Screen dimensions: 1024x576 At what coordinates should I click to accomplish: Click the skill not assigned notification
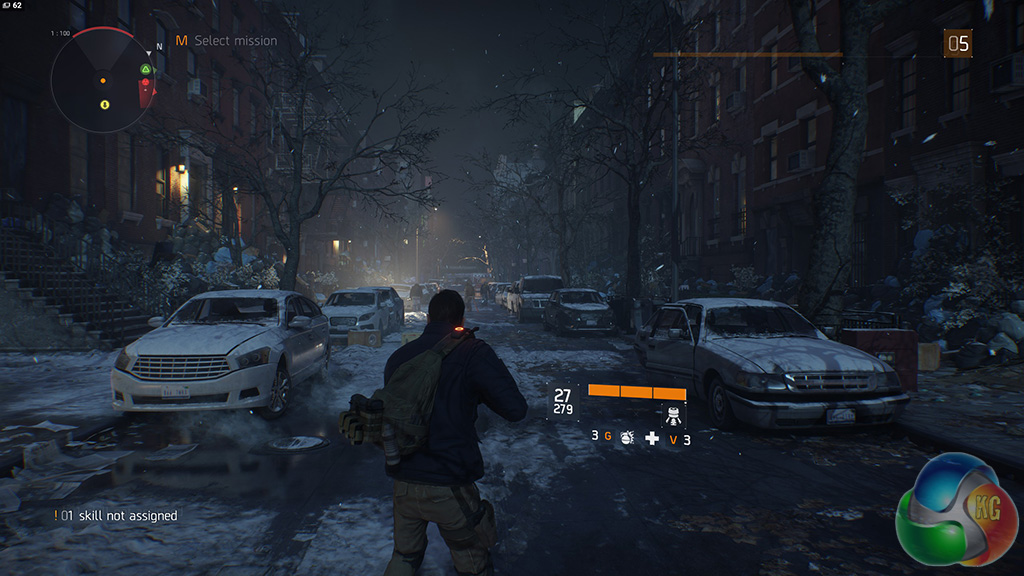116,516
